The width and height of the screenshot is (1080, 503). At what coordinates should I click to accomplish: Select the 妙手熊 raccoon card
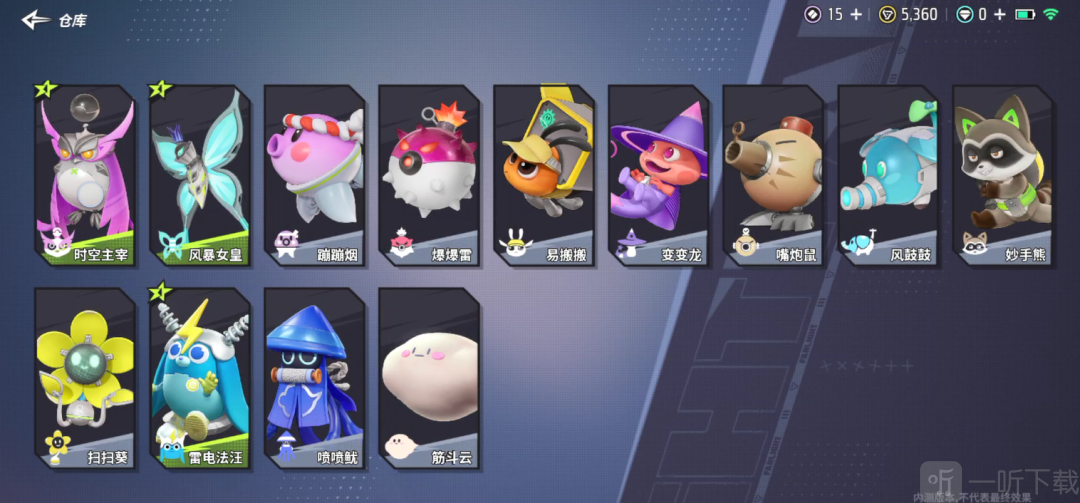[1003, 175]
